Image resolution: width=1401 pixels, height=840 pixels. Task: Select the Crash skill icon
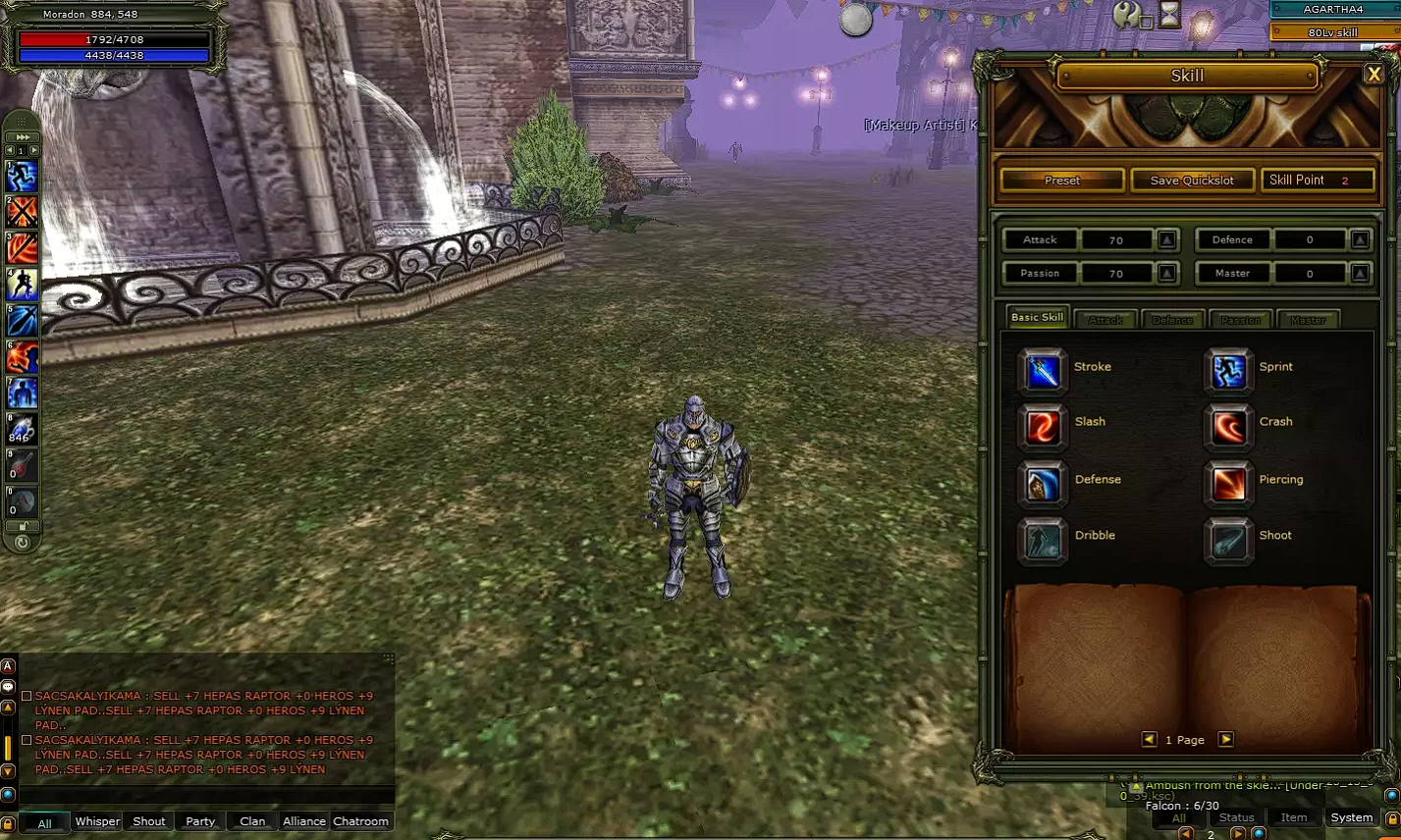point(1228,428)
